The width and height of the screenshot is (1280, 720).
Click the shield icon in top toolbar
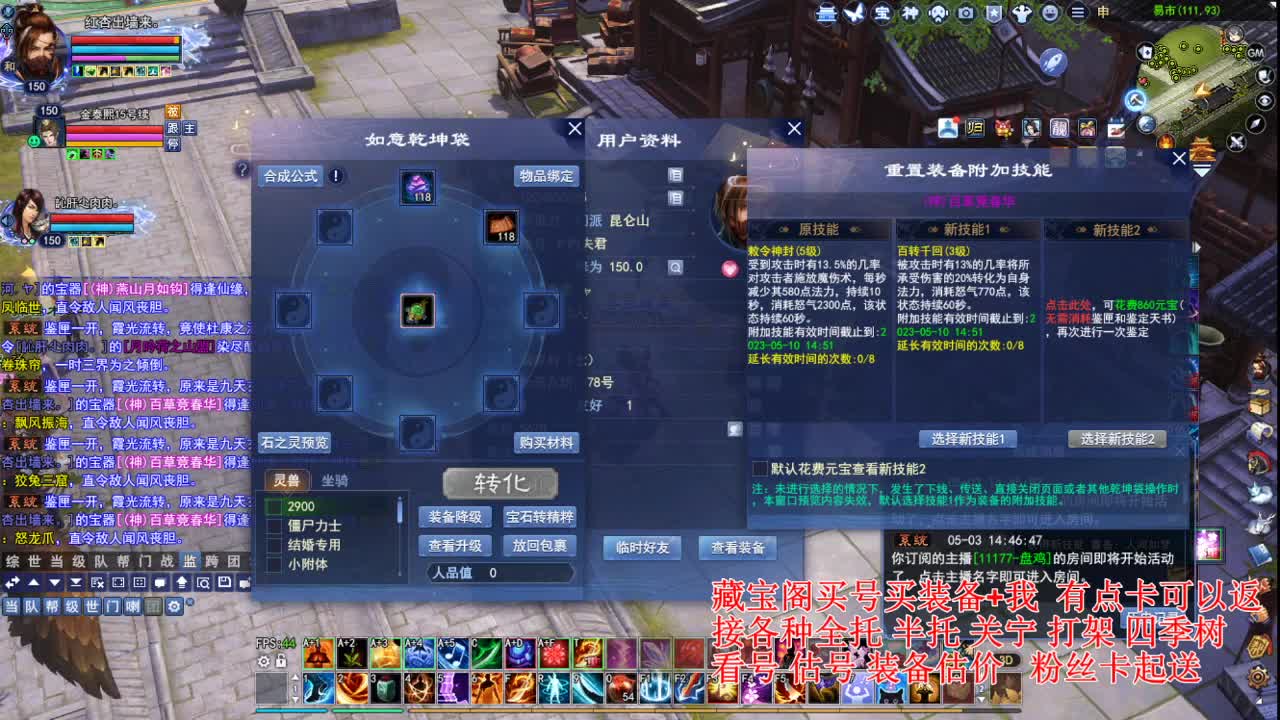pyautogui.click(x=994, y=14)
